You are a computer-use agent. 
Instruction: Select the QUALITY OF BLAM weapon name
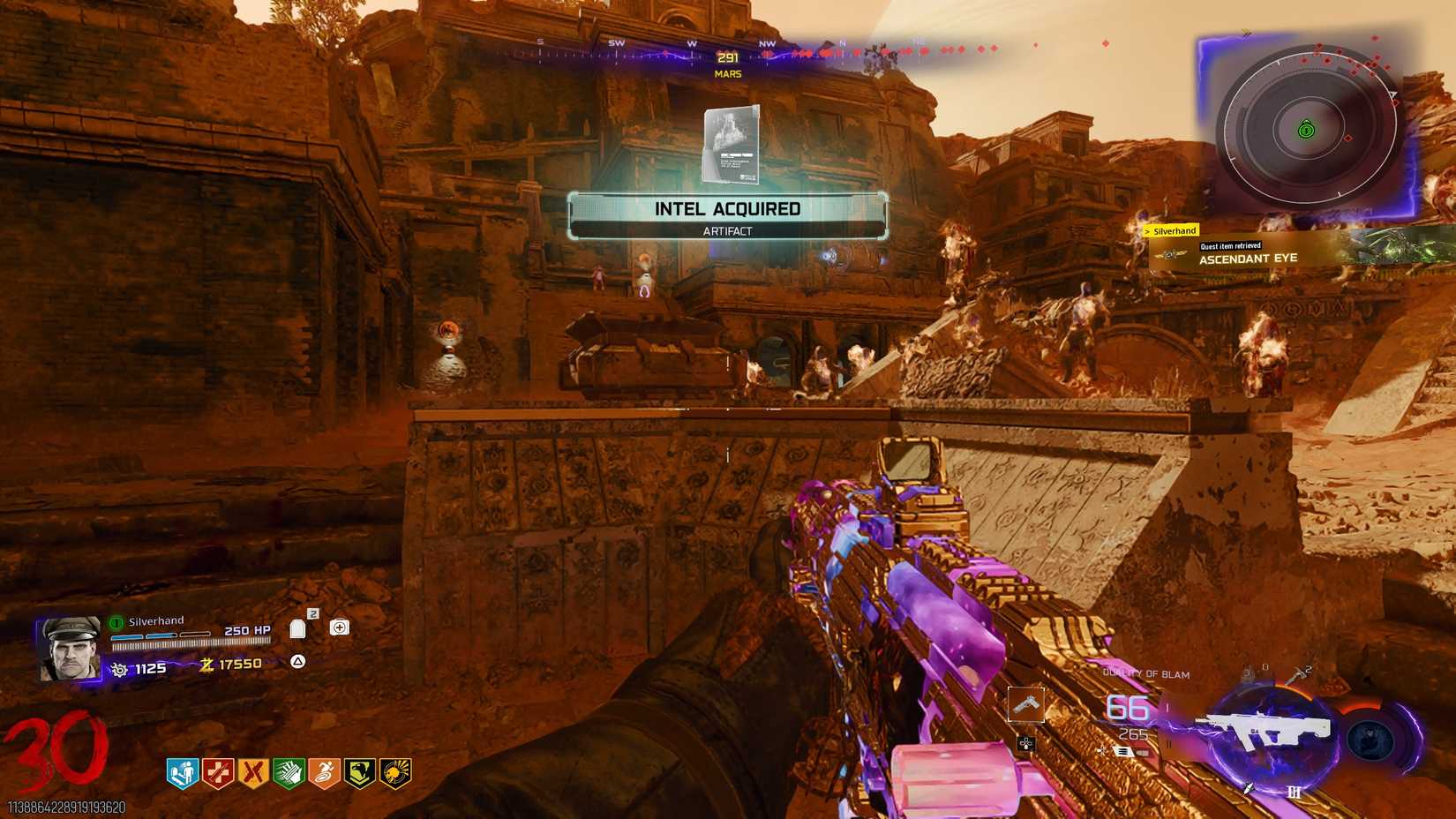pyautogui.click(x=1145, y=672)
